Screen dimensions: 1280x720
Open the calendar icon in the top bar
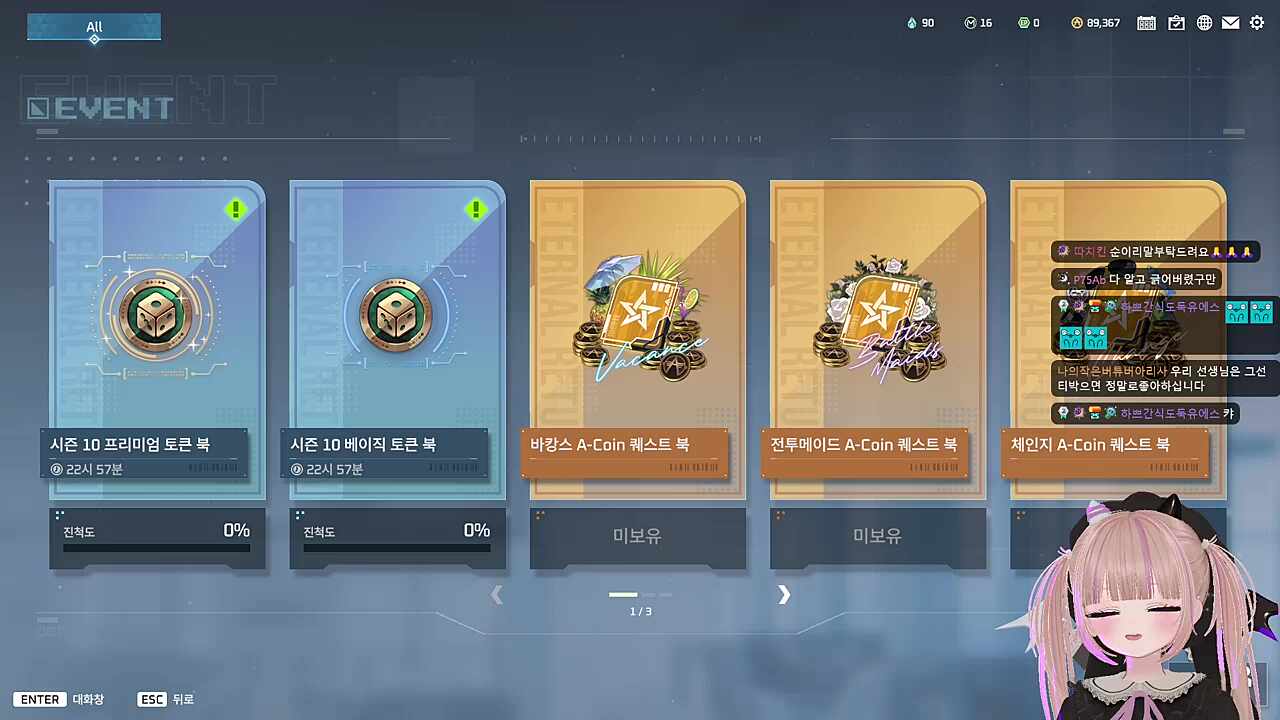coord(1146,22)
